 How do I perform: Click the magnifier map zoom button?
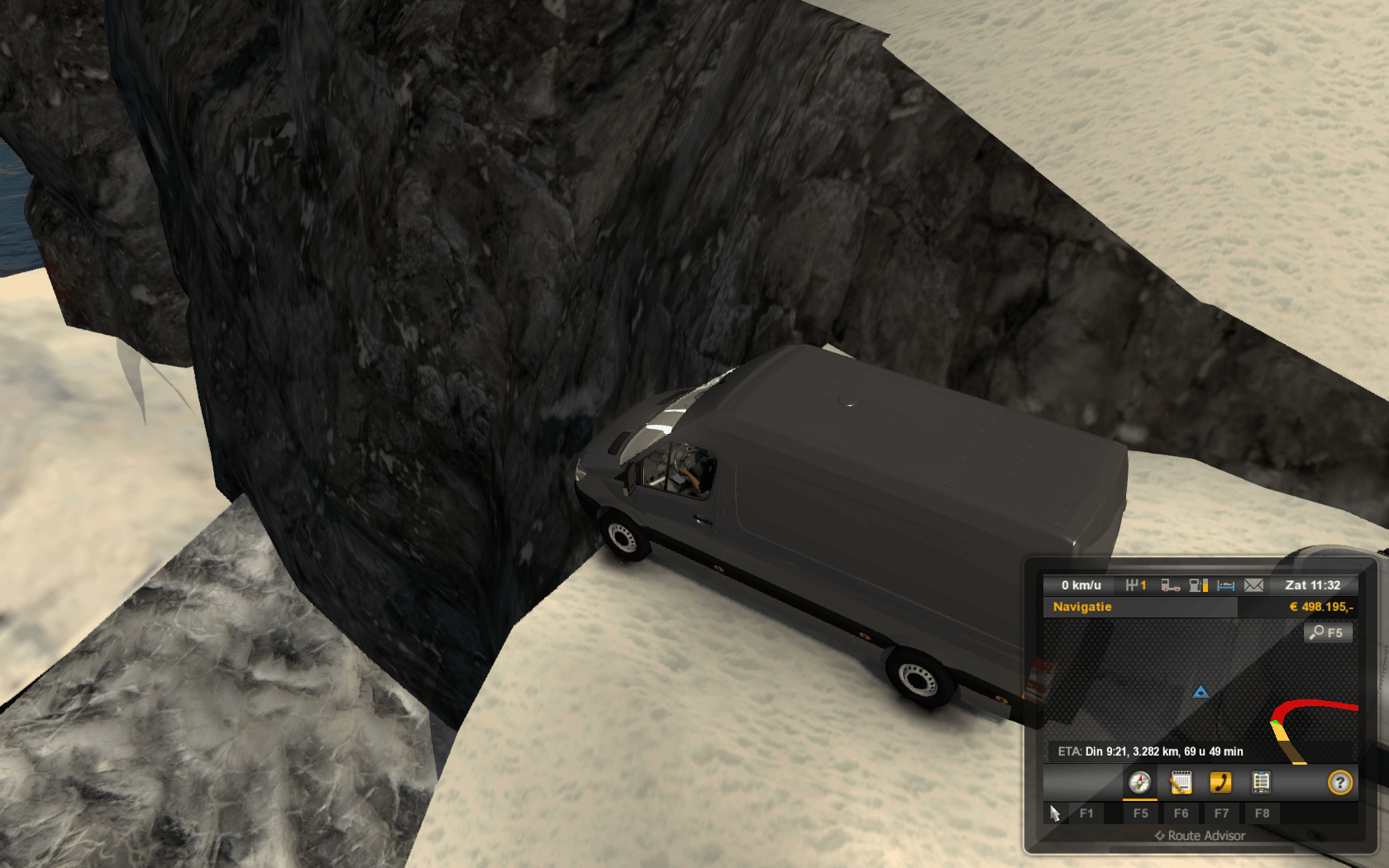(x=1327, y=632)
